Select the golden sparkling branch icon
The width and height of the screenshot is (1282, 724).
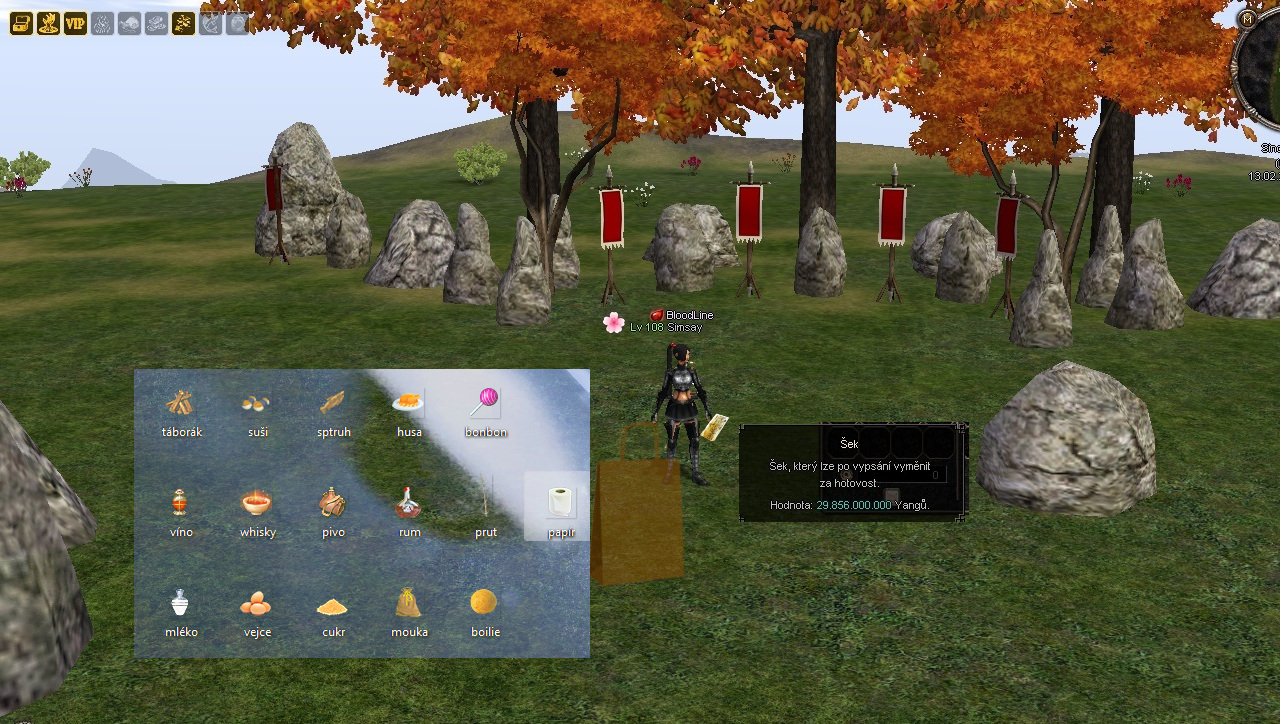[x=183, y=24]
